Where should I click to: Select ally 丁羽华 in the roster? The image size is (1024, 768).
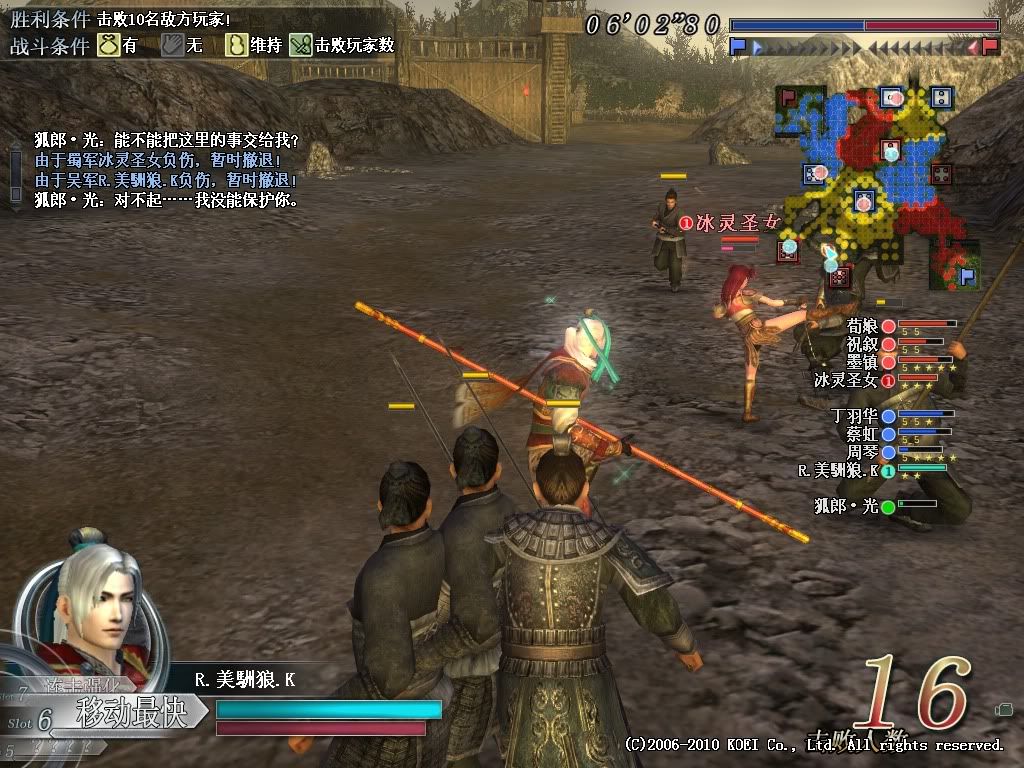854,416
